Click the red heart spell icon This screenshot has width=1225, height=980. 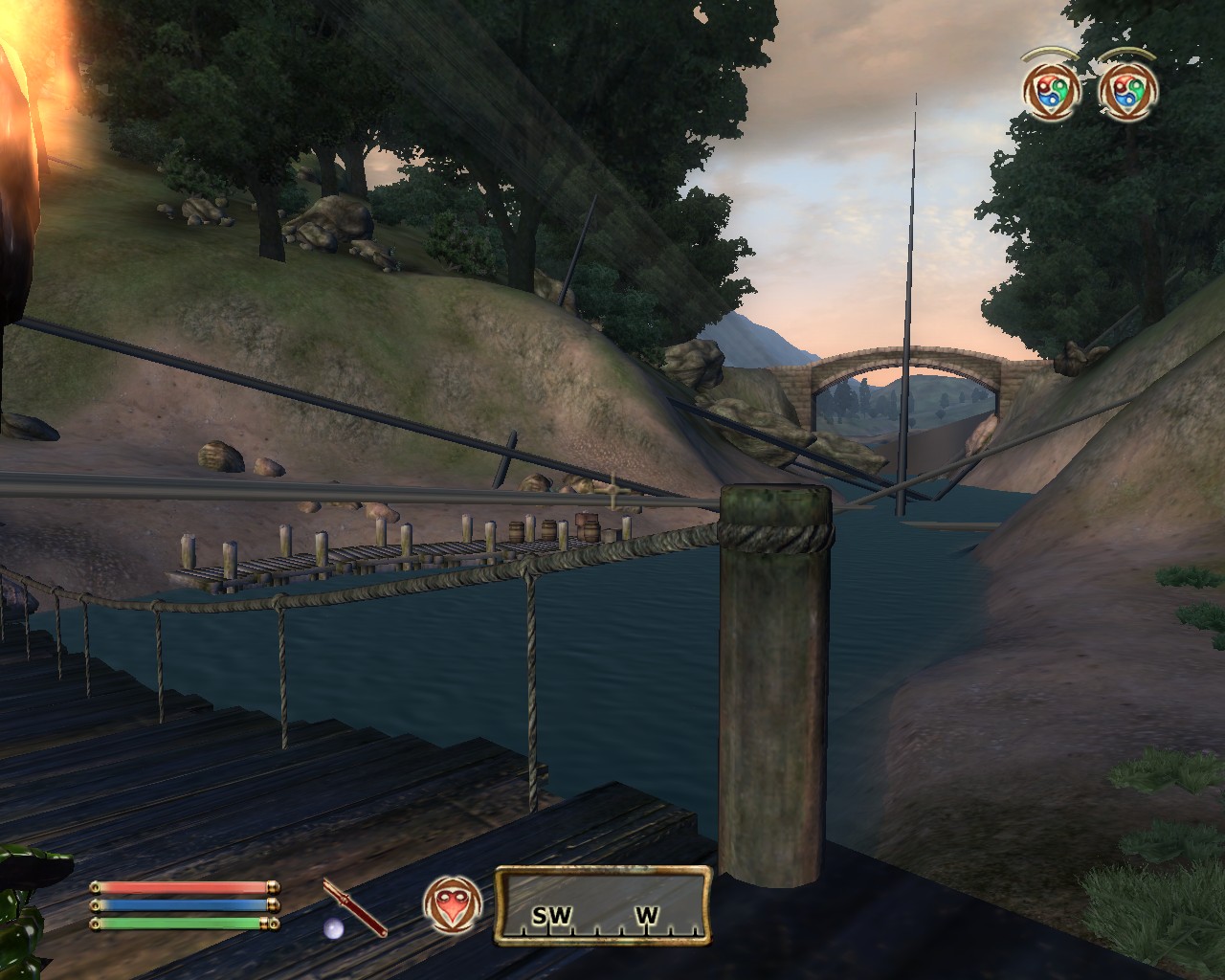(x=452, y=905)
